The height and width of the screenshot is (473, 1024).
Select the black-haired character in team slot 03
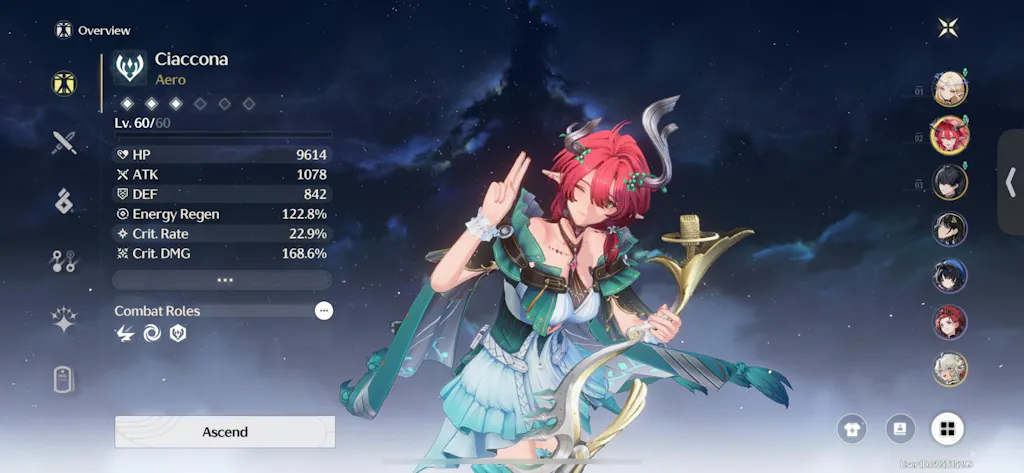[950, 182]
